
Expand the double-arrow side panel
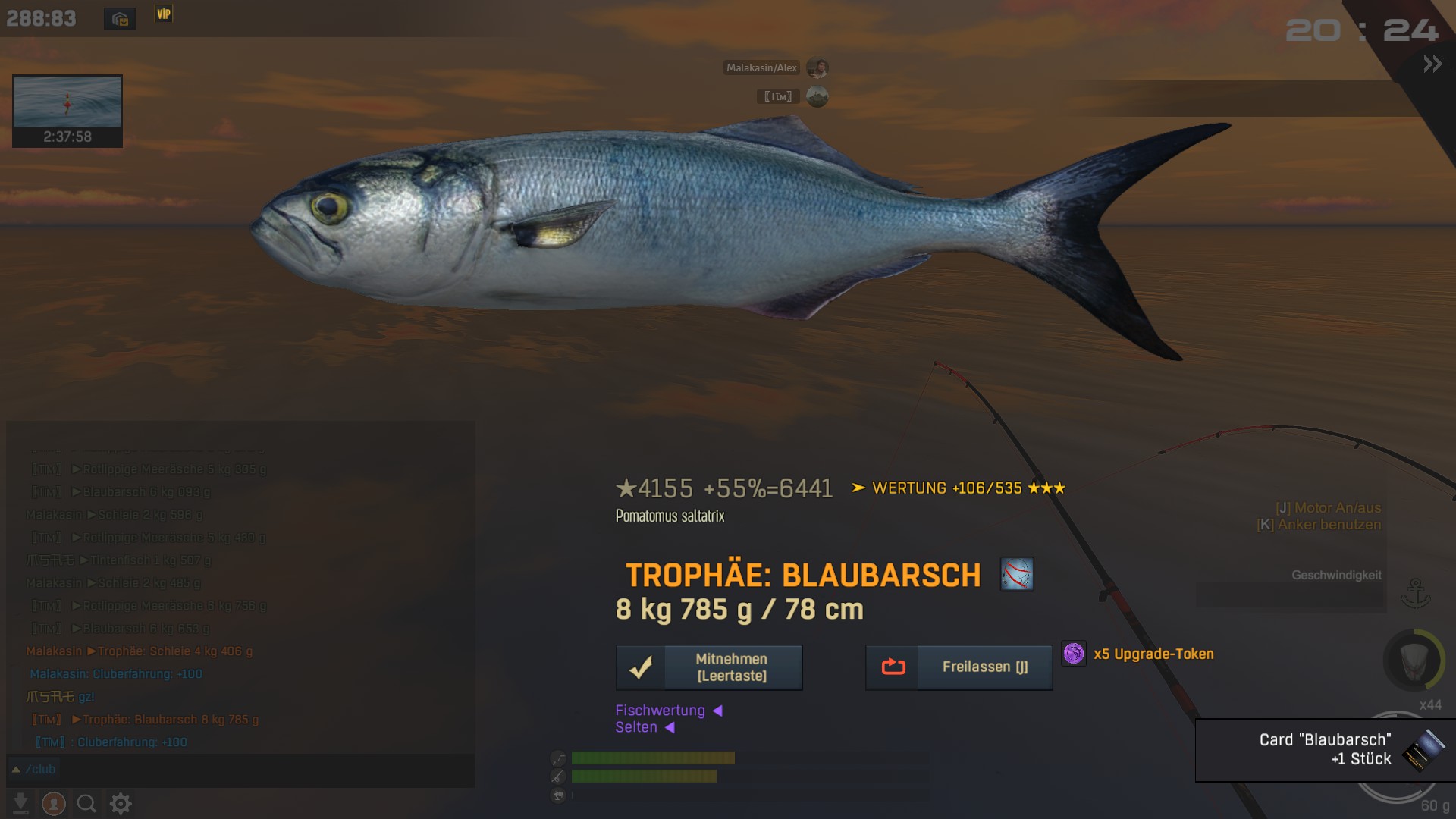tap(1432, 64)
